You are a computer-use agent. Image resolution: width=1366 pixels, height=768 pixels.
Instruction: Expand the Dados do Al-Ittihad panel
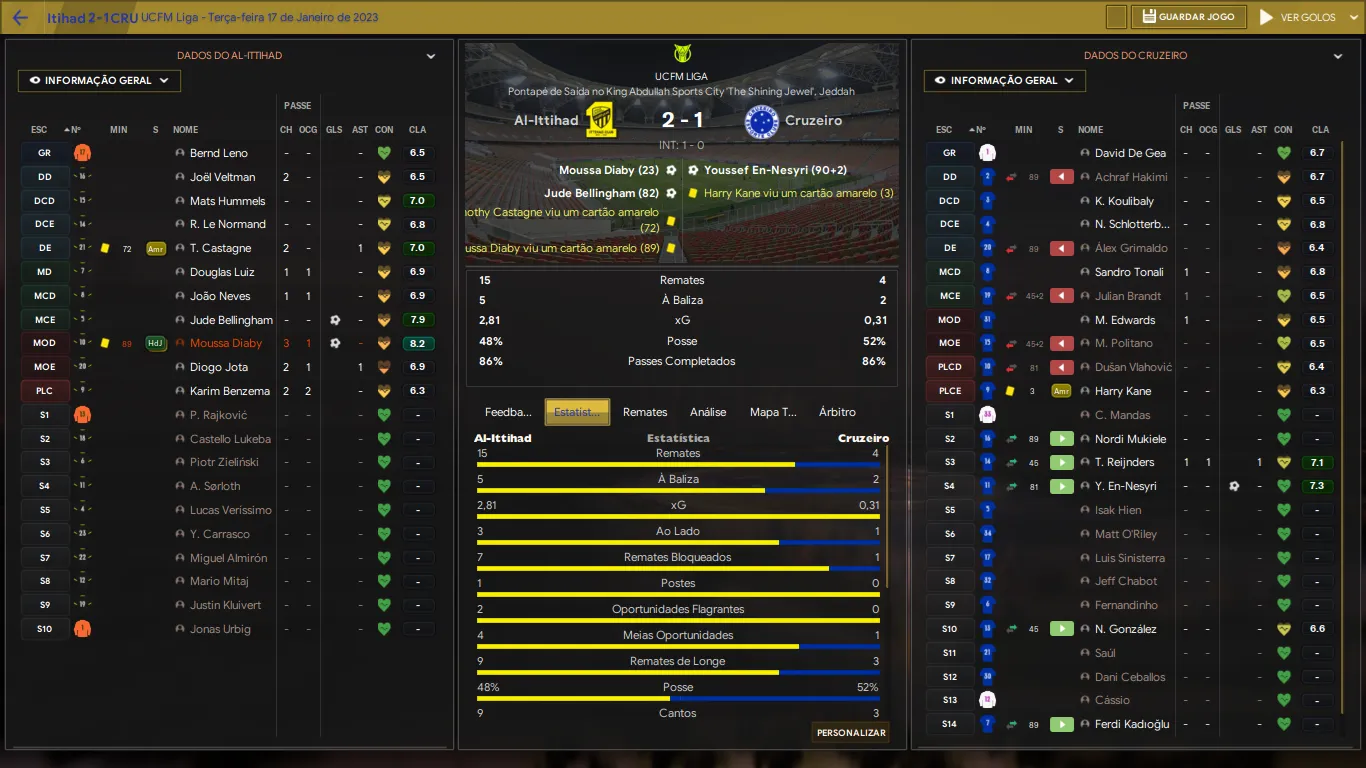[431, 57]
